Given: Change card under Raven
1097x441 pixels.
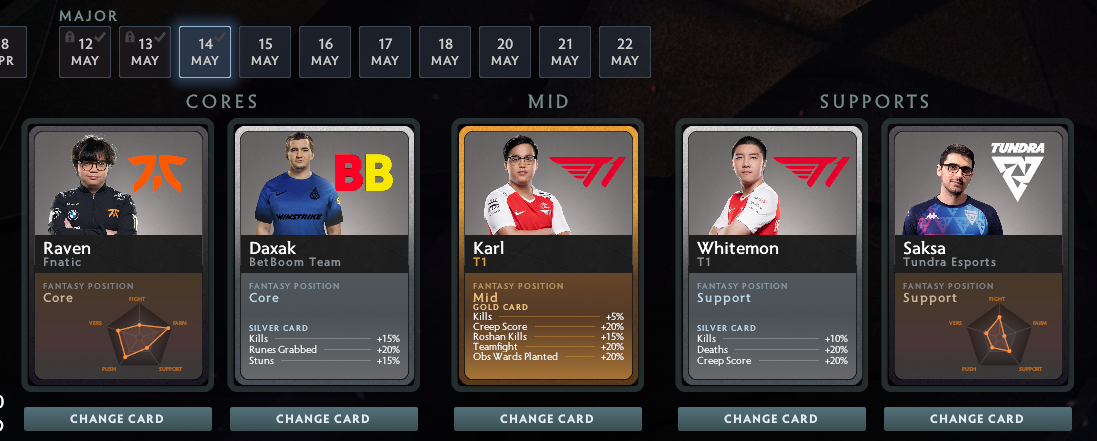Looking at the screenshot, I should click(118, 419).
